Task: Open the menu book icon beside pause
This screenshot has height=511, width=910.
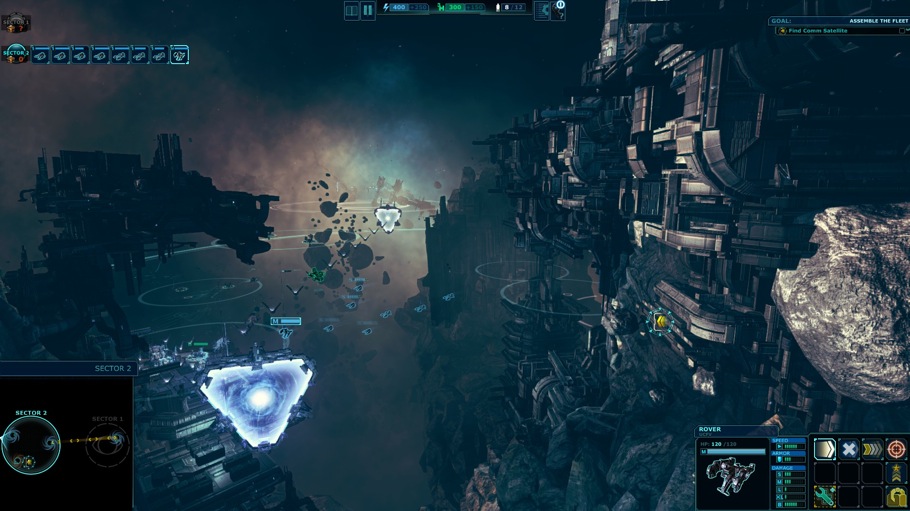Action: pyautogui.click(x=352, y=10)
